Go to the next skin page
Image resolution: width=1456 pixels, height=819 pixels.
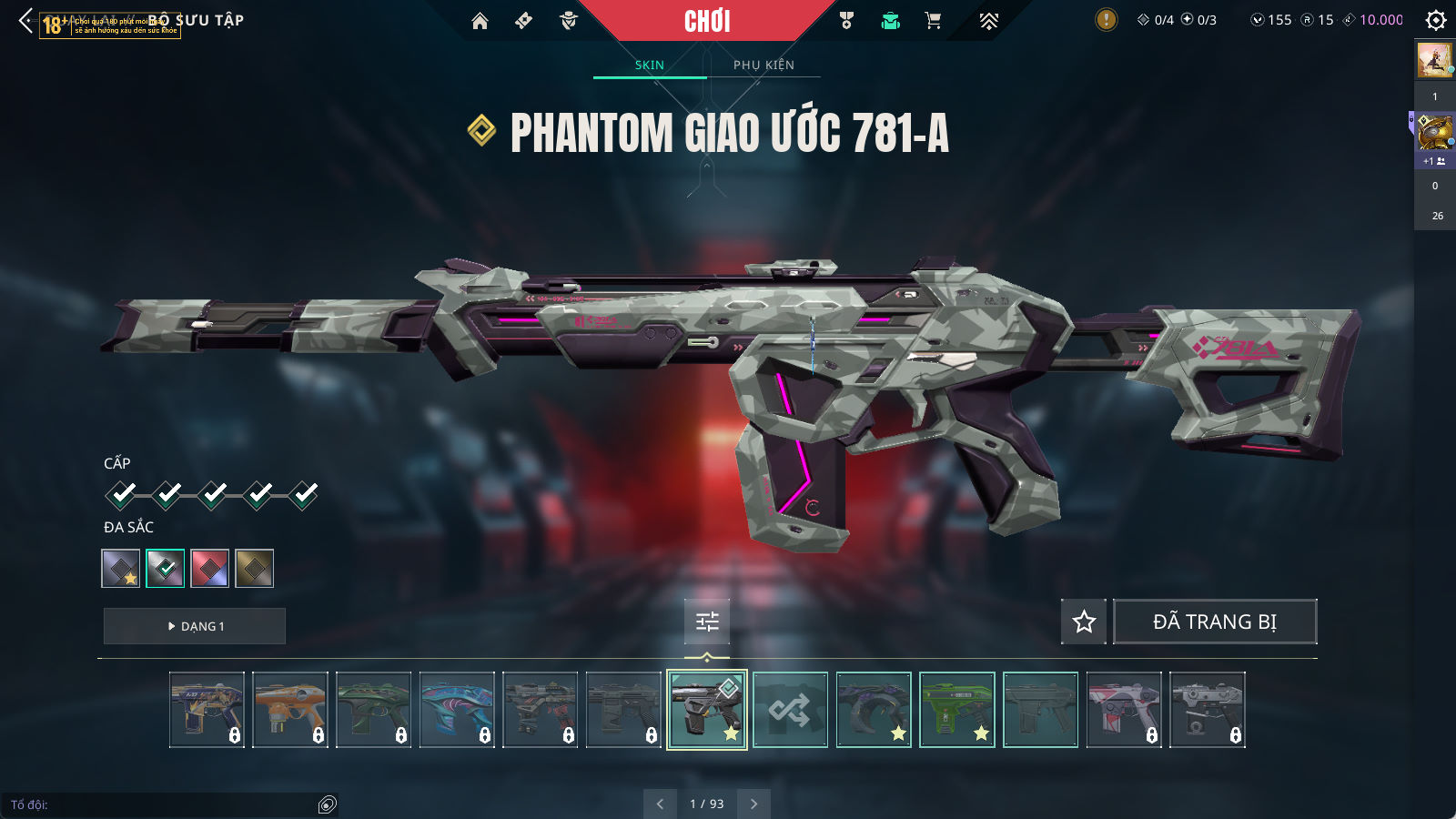(x=753, y=804)
